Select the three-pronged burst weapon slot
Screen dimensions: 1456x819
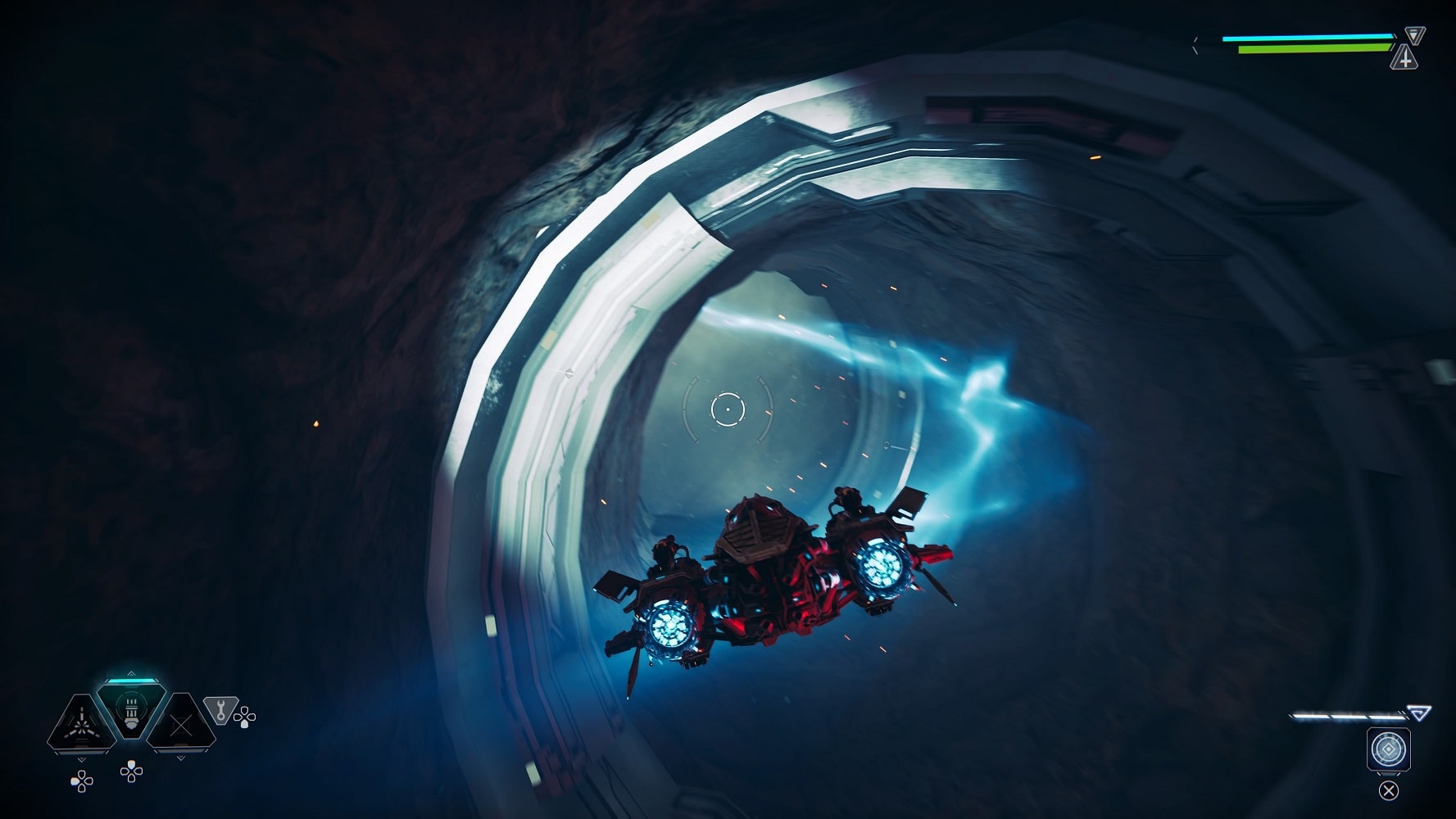coord(81,724)
